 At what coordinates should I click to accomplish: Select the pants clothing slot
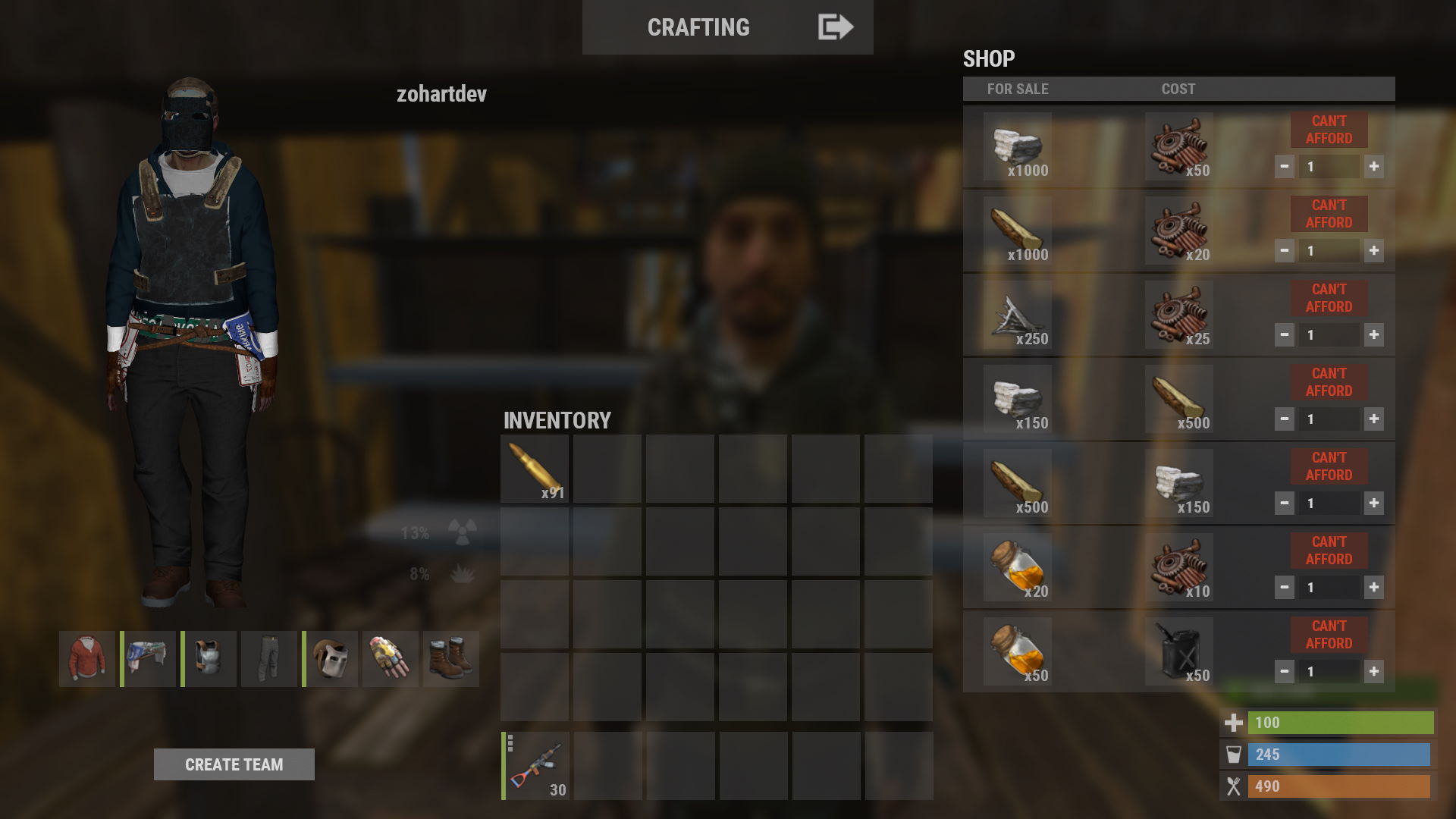click(269, 659)
